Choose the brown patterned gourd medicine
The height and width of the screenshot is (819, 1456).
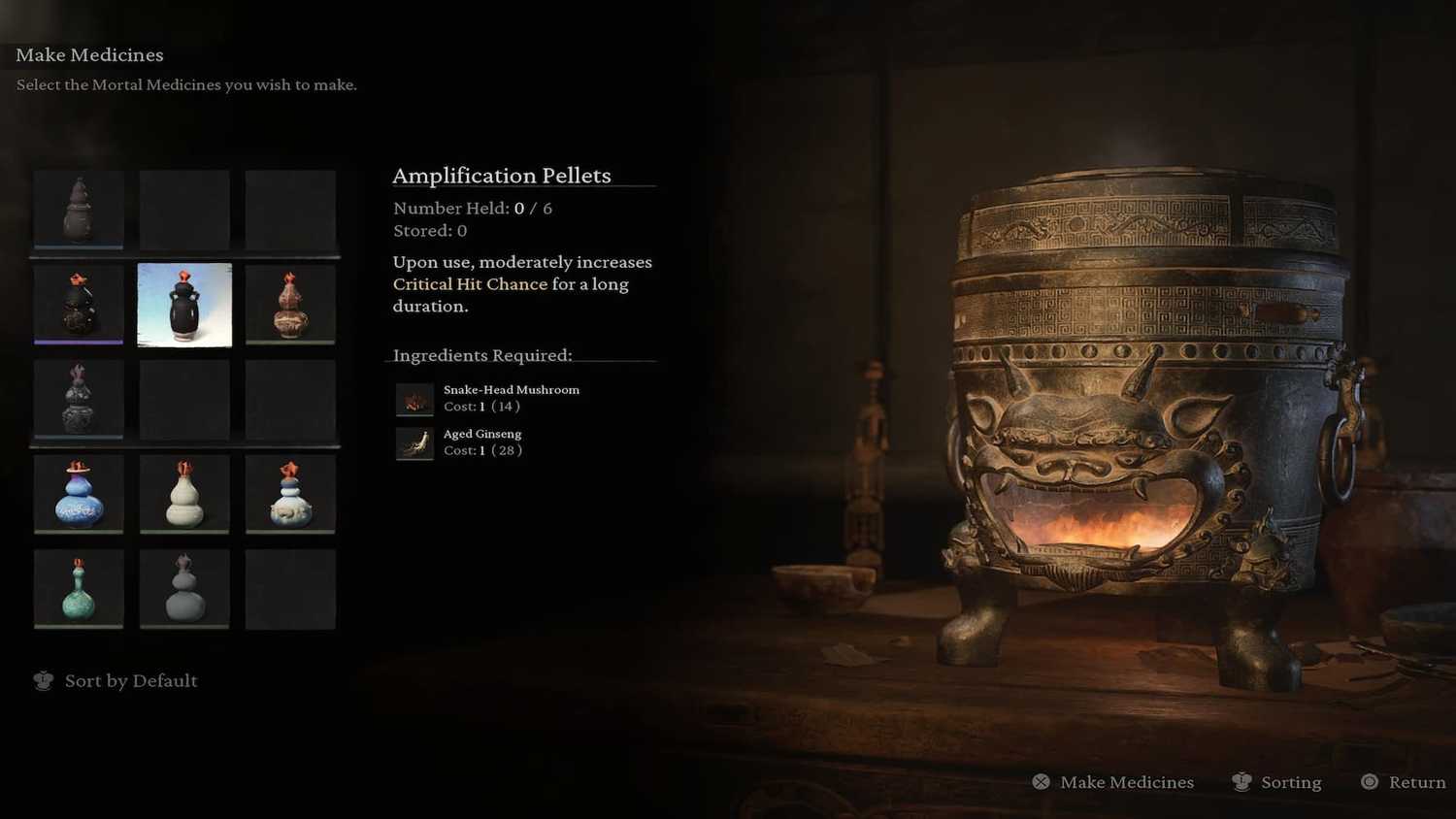click(290, 304)
